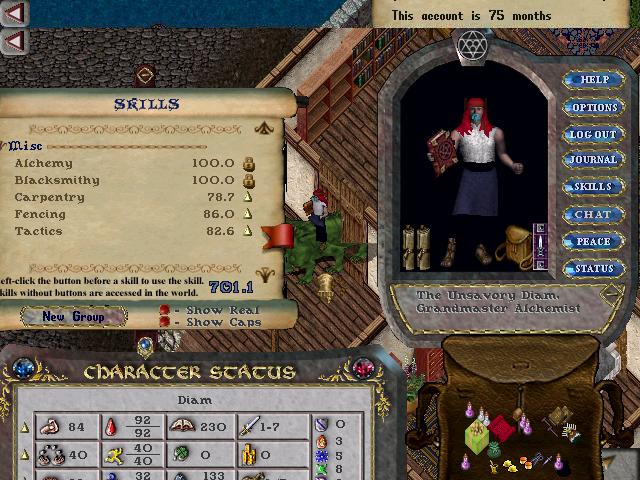Image resolution: width=640 pixels, height=480 pixels.
Task: Open the Options window
Action: [x=594, y=107]
